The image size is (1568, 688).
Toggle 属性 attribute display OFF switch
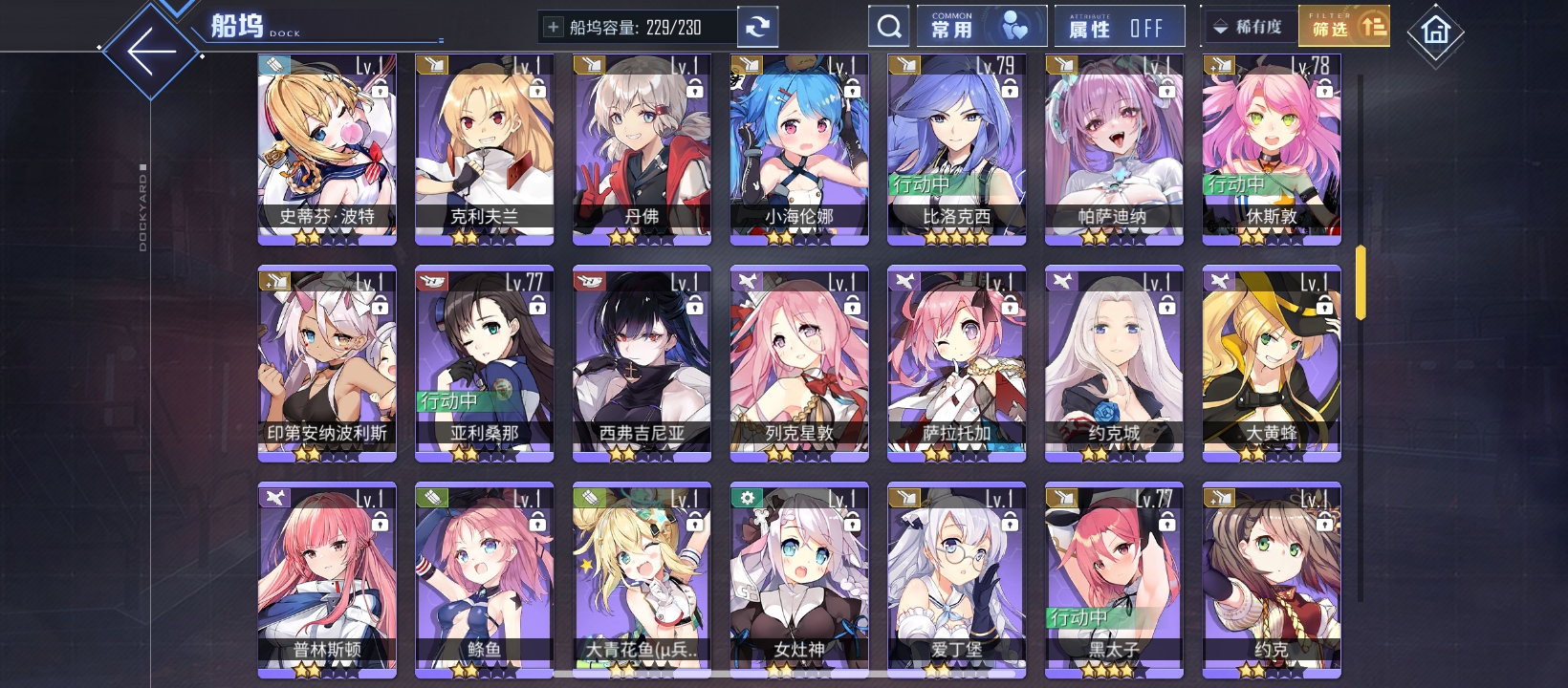[x=1119, y=27]
